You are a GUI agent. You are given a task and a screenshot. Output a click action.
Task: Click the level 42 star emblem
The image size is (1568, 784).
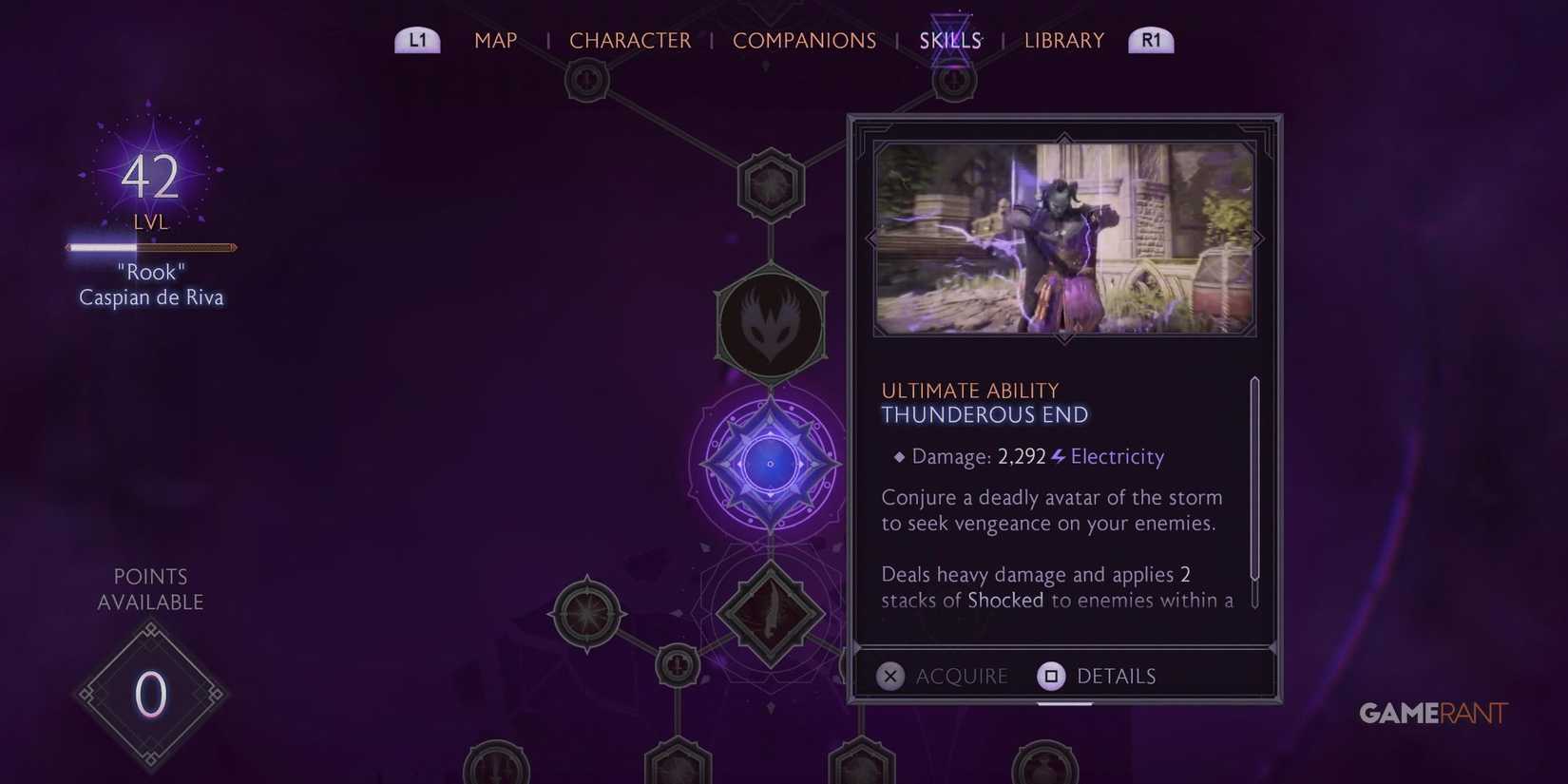[150, 176]
